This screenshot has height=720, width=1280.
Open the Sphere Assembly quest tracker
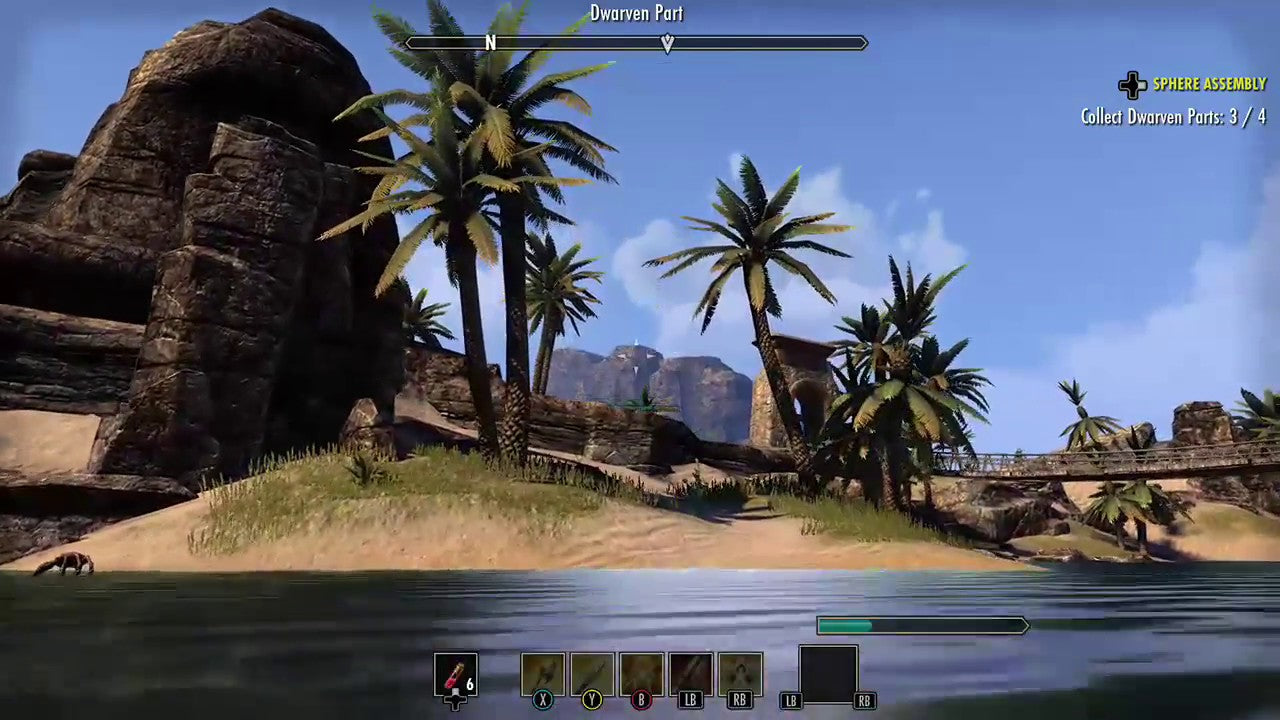(x=1208, y=85)
